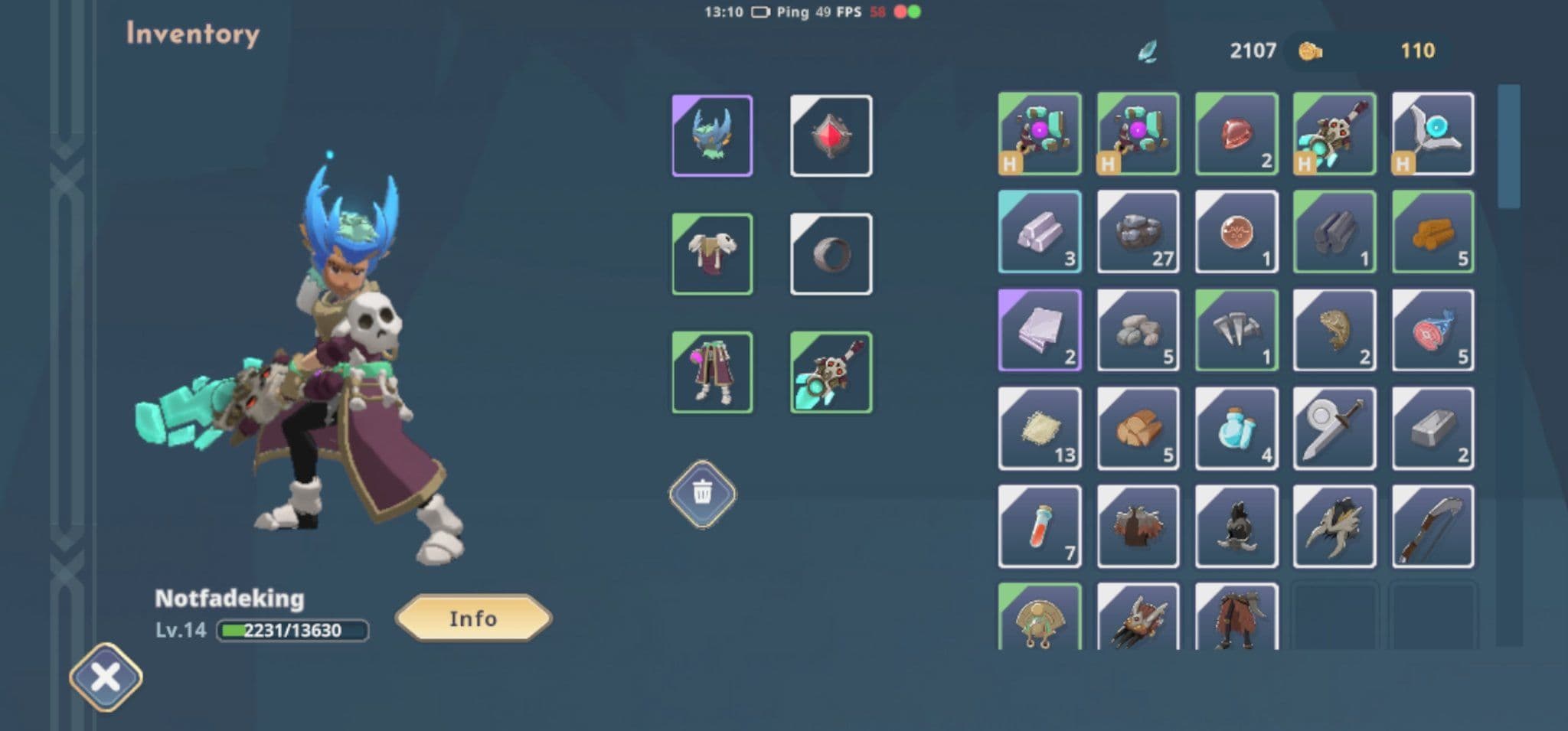Select the three-bladed shuriken weapon slot
1568x731 pixels.
pyautogui.click(x=1432, y=133)
